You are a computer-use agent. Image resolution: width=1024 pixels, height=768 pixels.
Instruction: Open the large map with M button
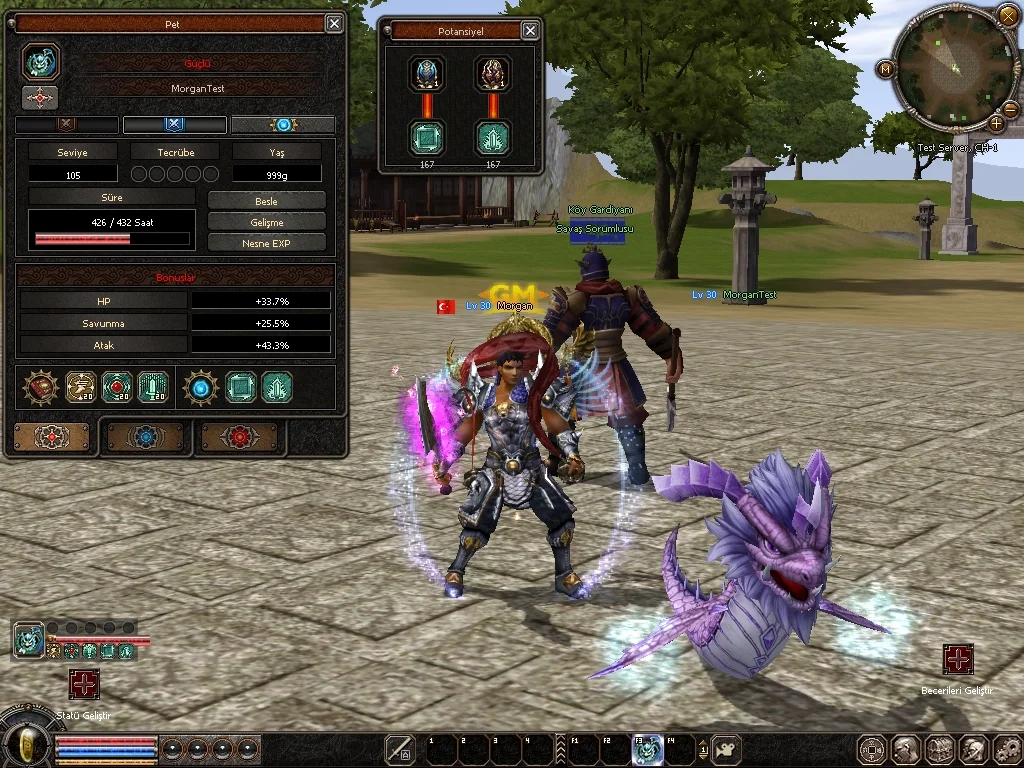(885, 68)
